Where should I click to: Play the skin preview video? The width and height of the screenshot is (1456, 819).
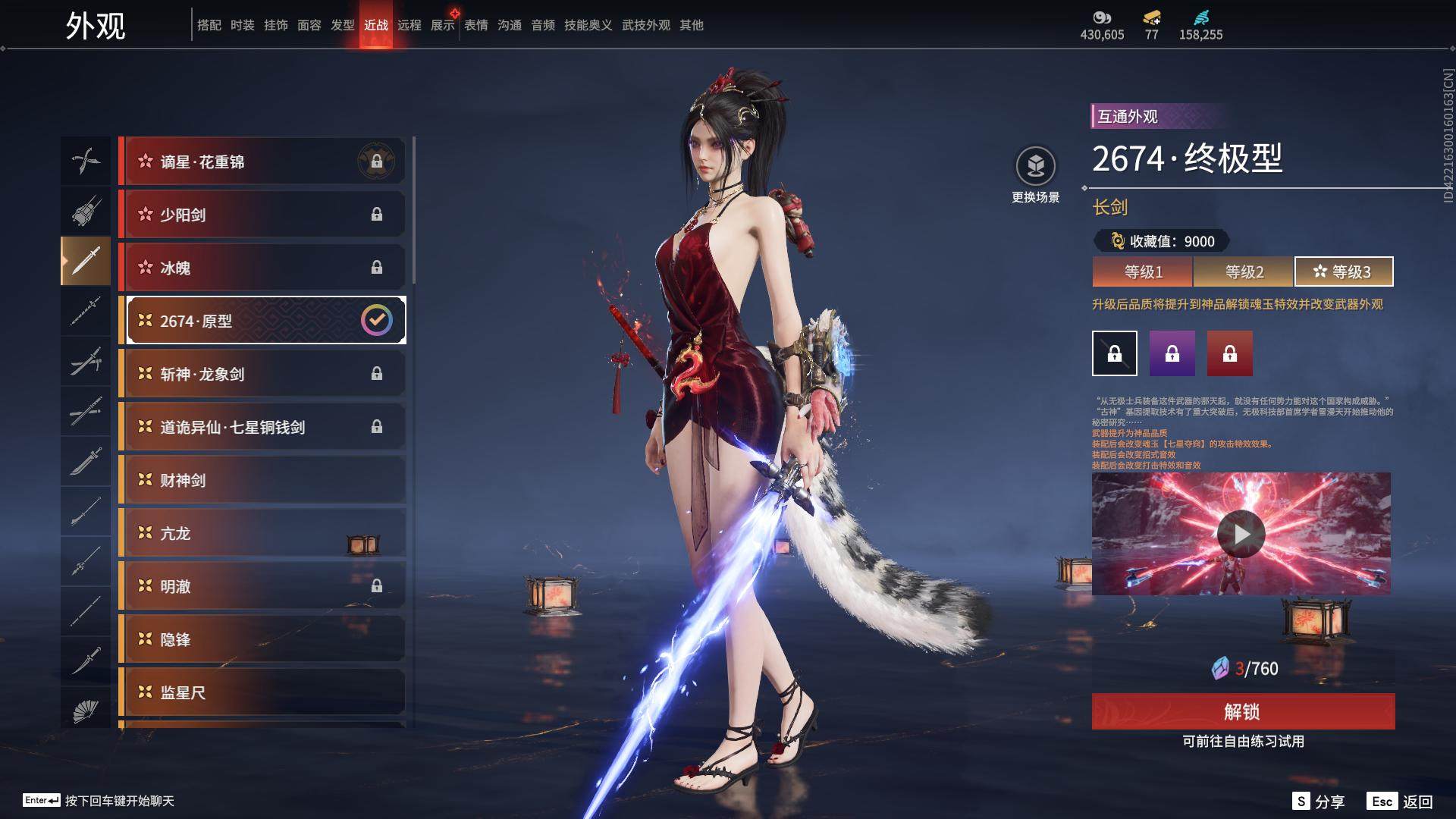coord(1241,534)
